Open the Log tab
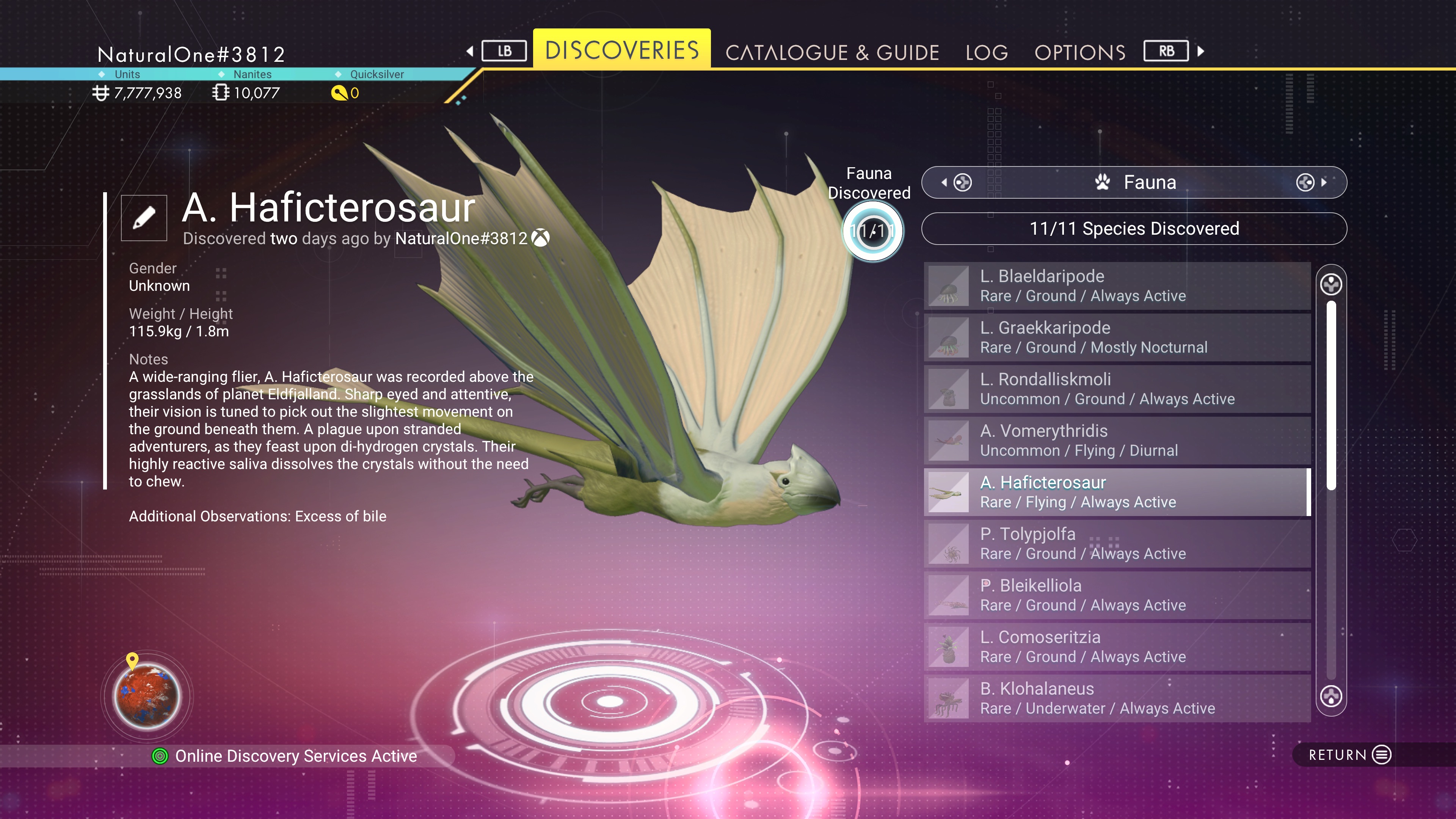Viewport: 1456px width, 819px height. tap(986, 53)
